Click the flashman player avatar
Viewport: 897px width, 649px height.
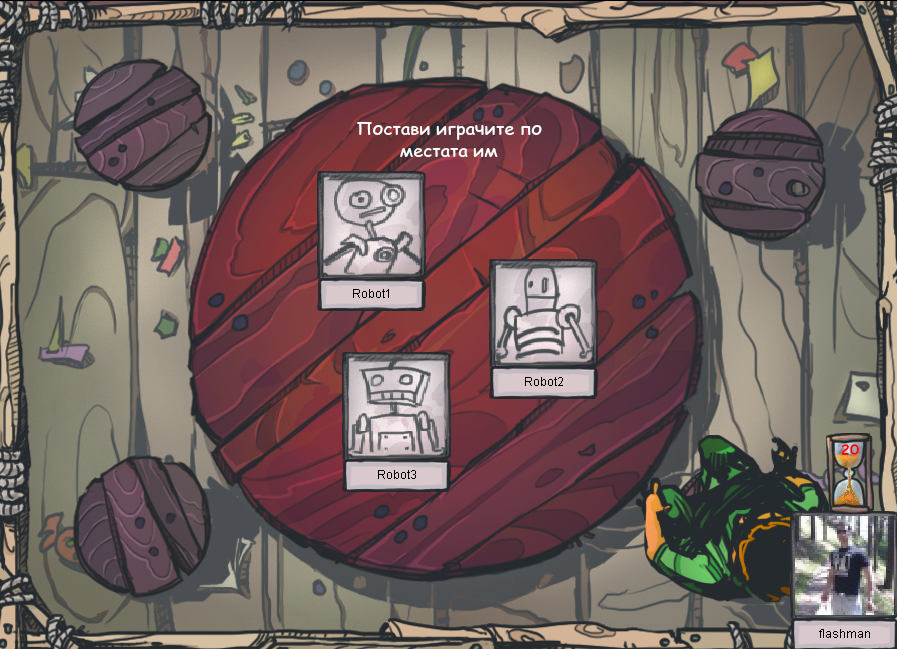pyautogui.click(x=844, y=566)
